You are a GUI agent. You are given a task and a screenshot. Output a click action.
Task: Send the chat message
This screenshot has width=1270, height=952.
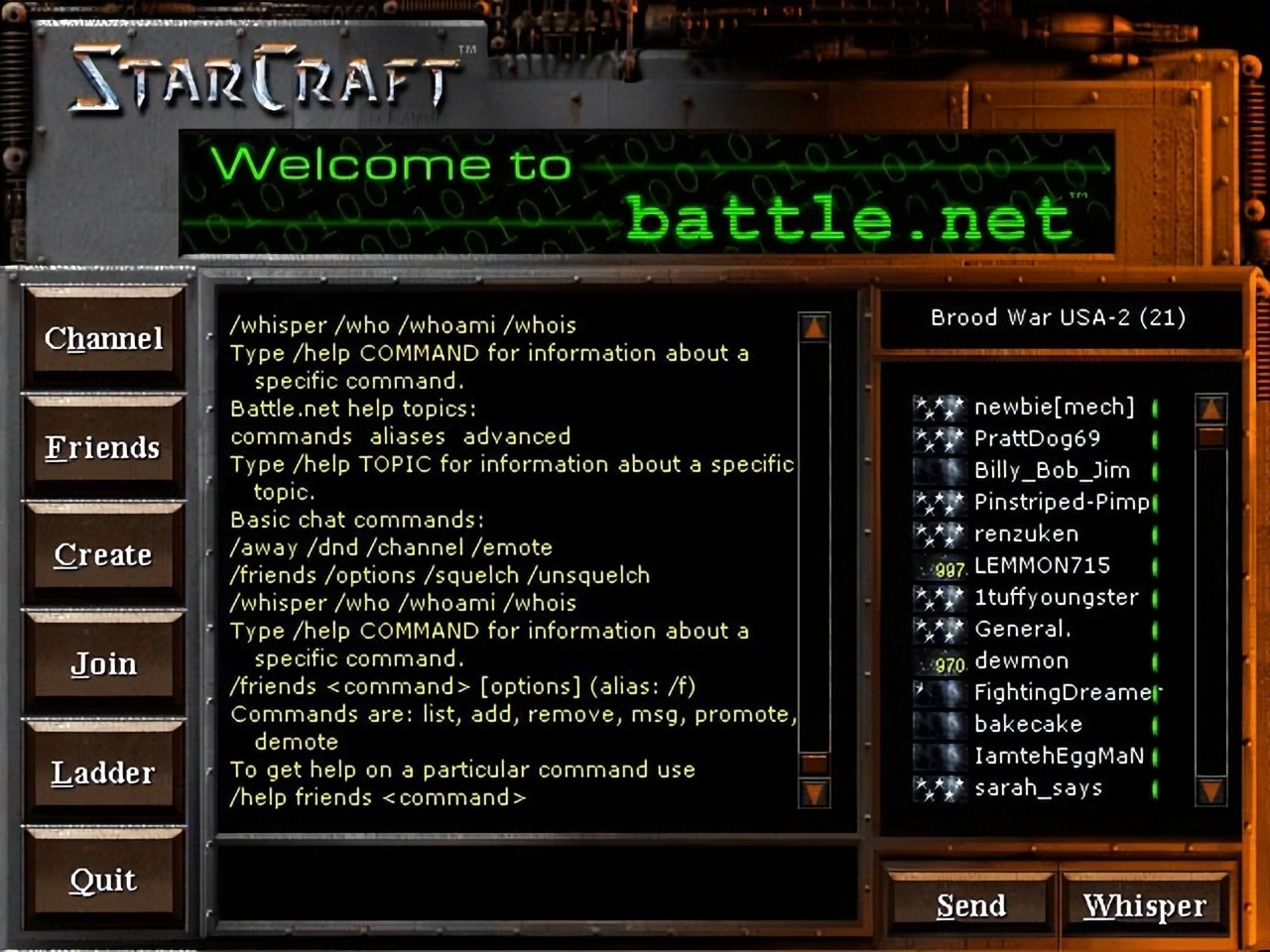coord(970,905)
